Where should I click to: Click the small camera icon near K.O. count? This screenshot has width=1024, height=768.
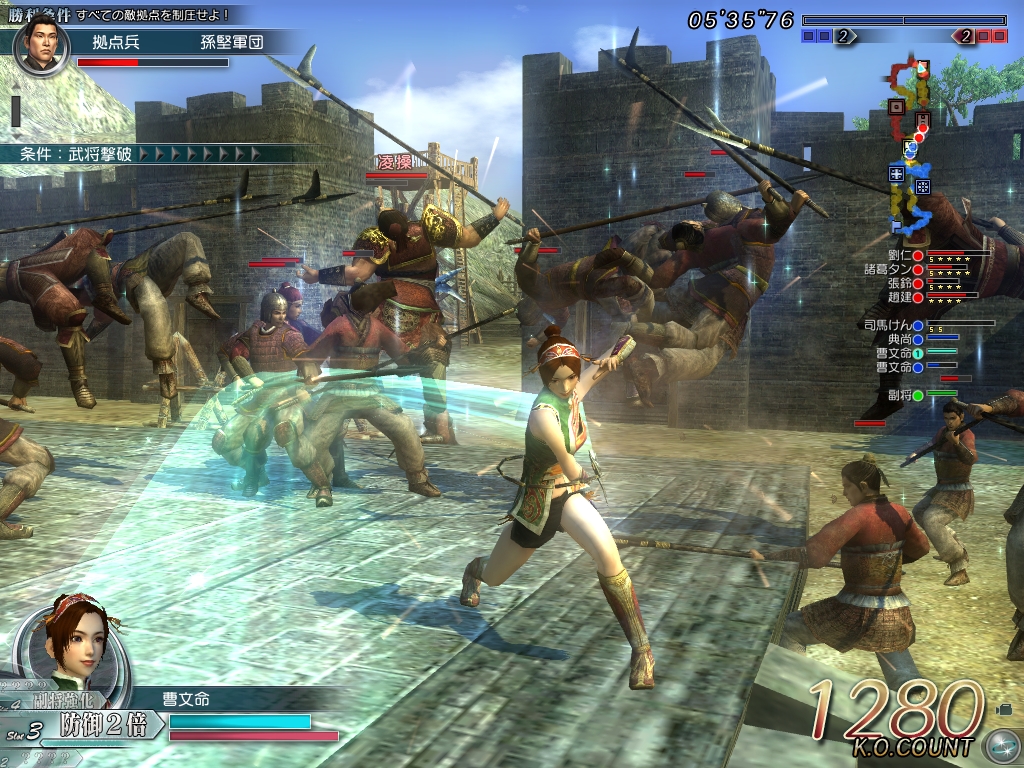(x=1003, y=709)
